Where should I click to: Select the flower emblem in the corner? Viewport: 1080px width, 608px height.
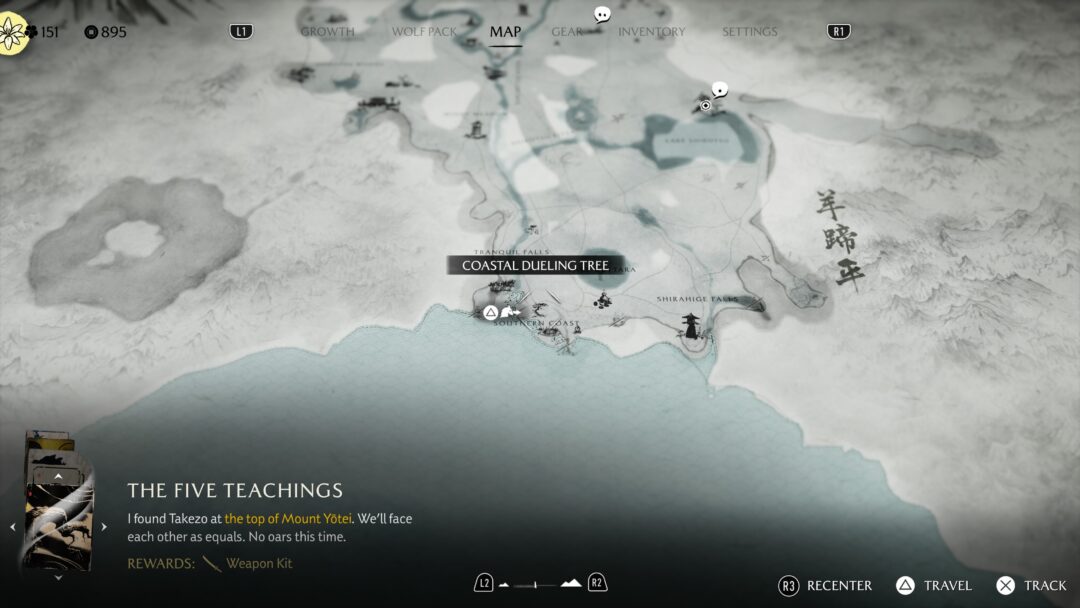(x=11, y=32)
